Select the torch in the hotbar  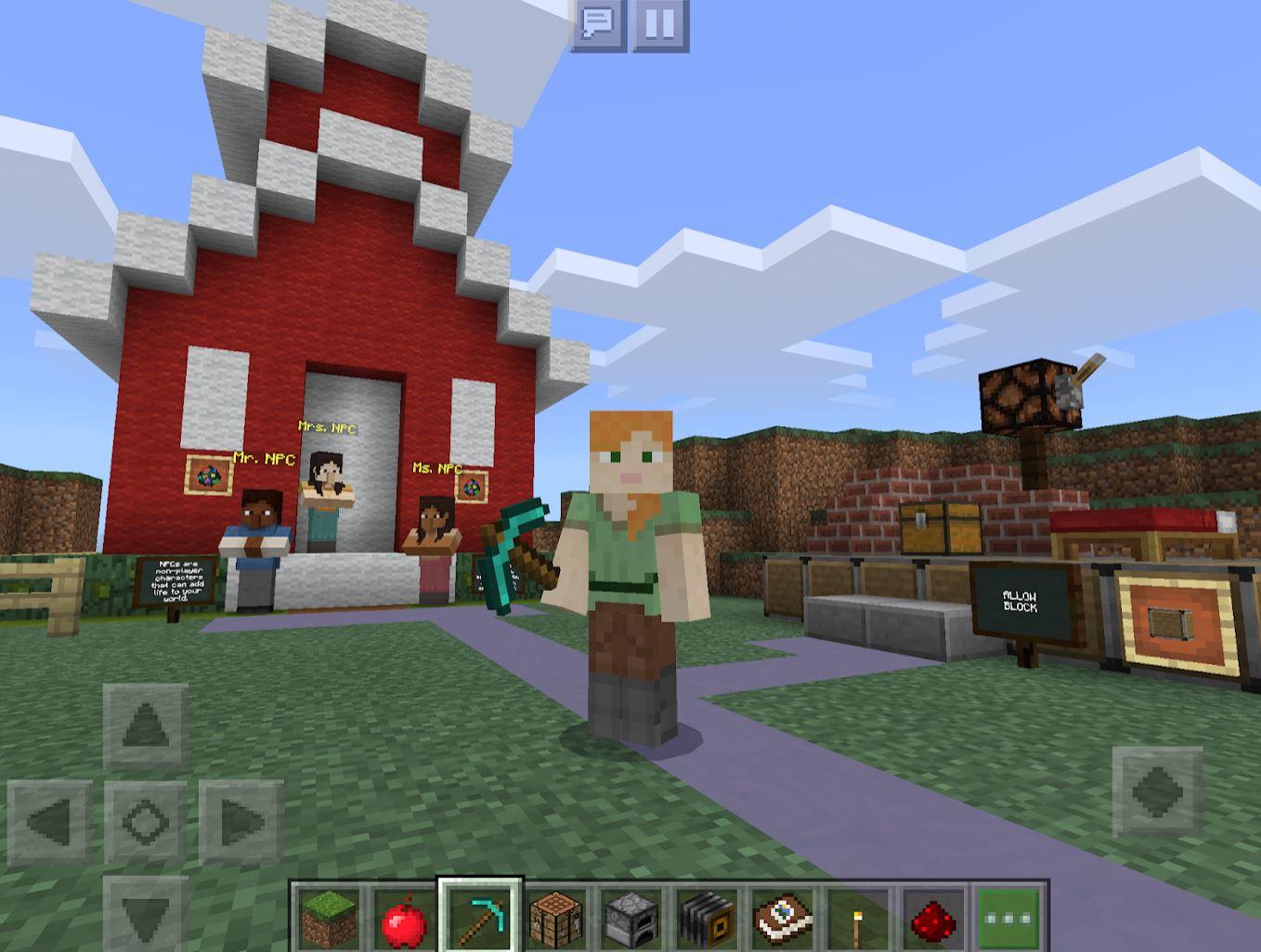pyautogui.click(x=855, y=915)
